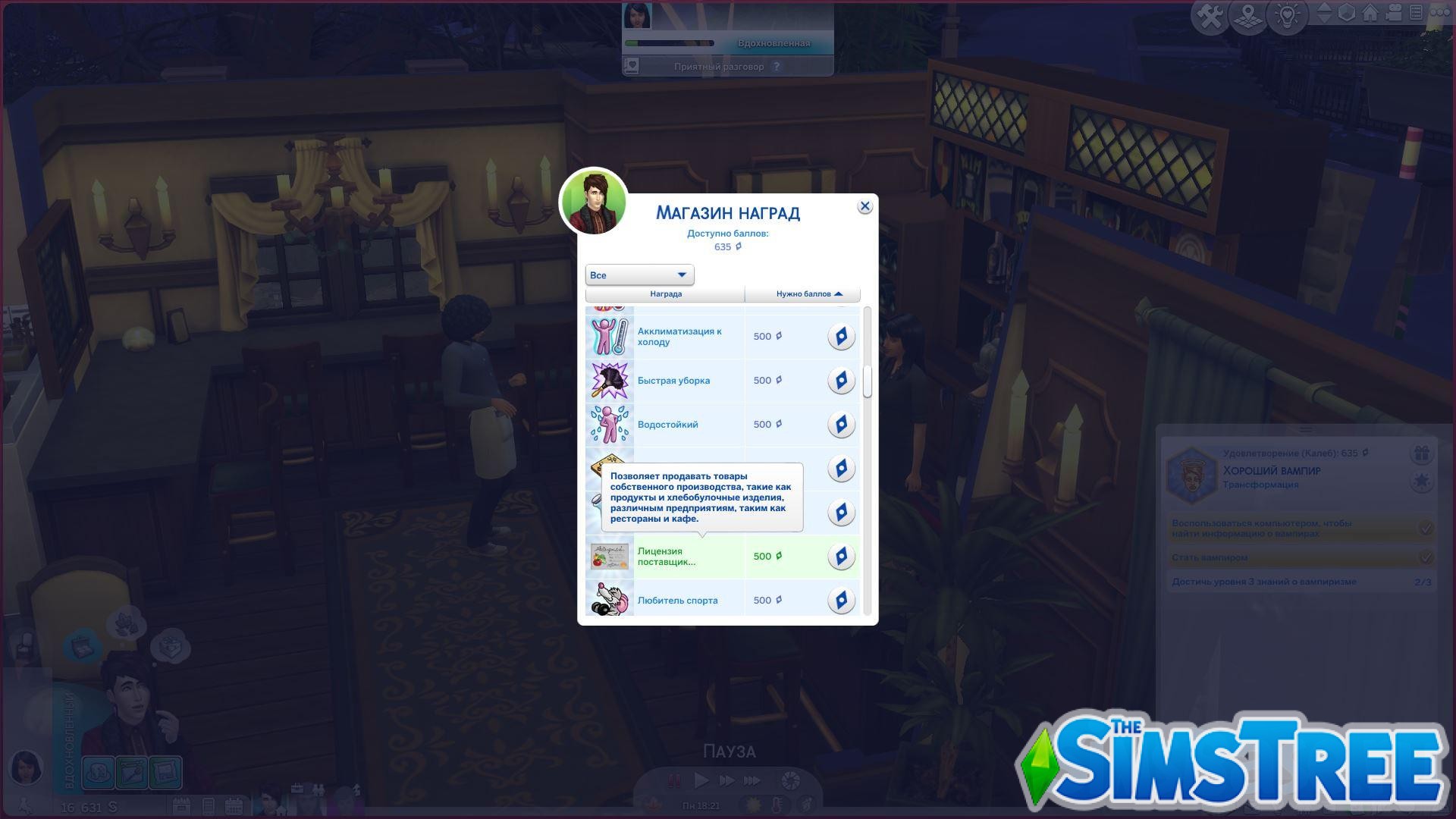Screen dimensions: 1456x819
Task: Open the phone icon near the simoleon counter
Action: click(x=209, y=806)
